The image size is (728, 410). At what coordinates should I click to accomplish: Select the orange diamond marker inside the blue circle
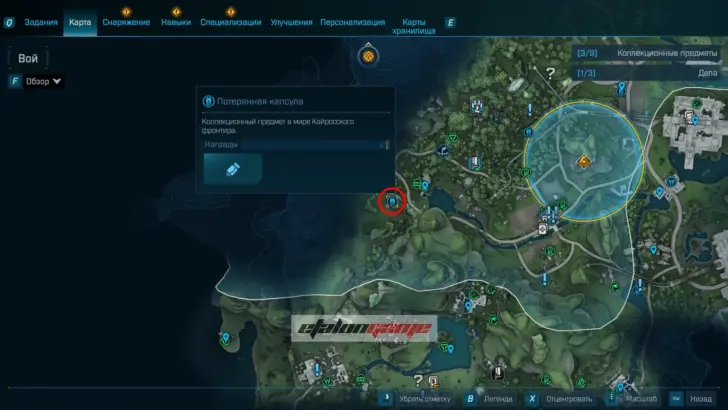pos(584,161)
